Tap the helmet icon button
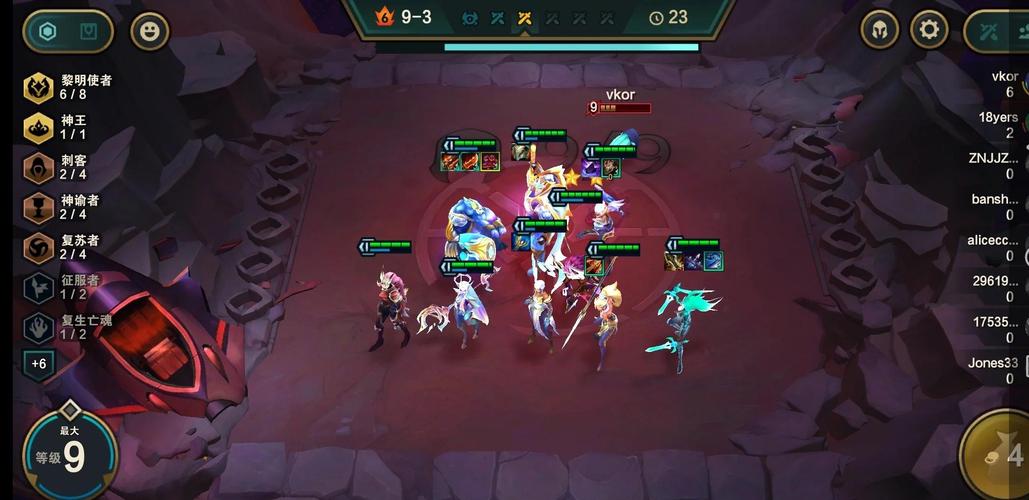This screenshot has height=500, width=1029. click(x=880, y=30)
